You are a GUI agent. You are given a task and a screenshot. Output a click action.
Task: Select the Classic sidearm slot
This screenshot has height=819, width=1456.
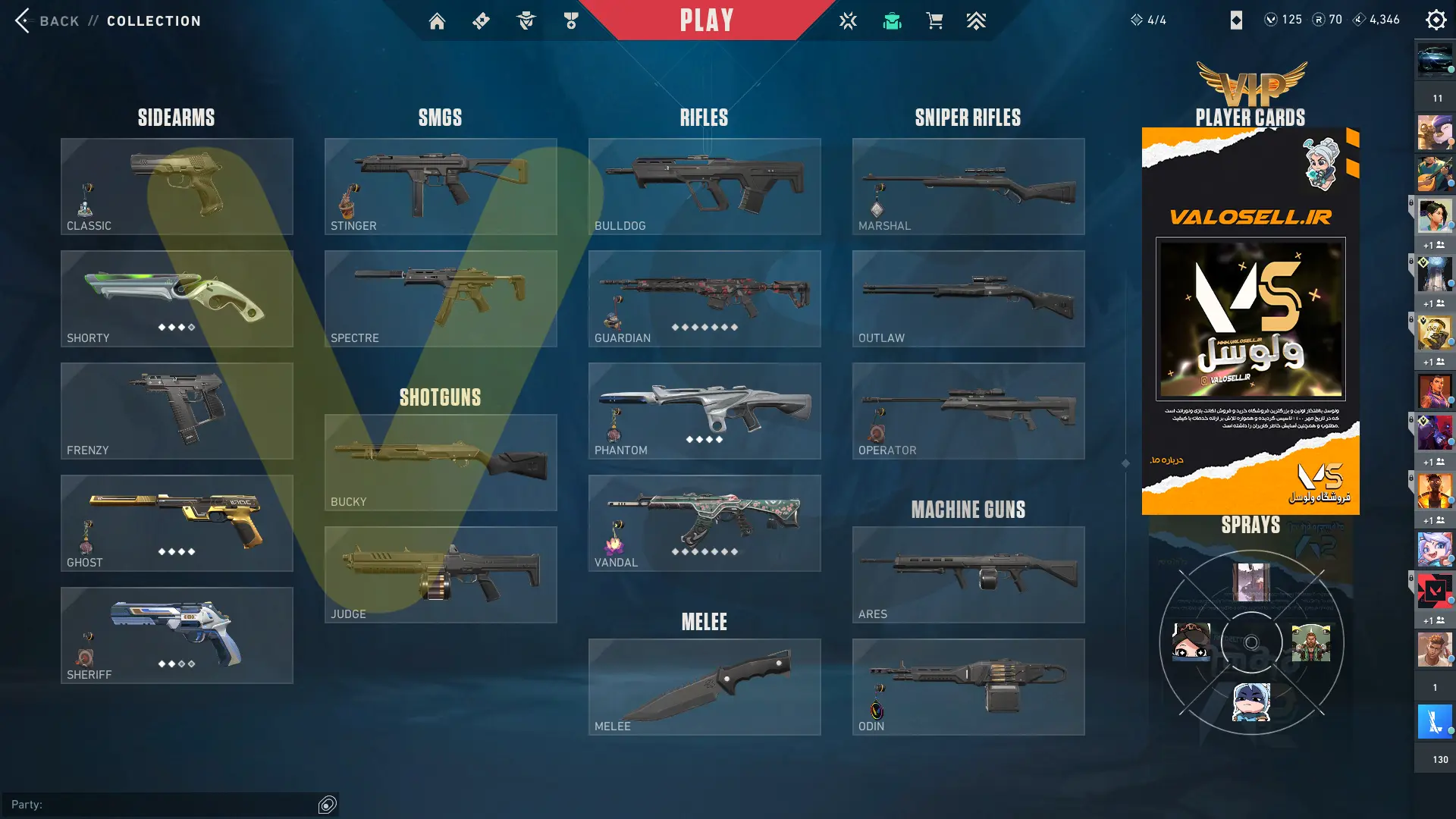coord(177,187)
